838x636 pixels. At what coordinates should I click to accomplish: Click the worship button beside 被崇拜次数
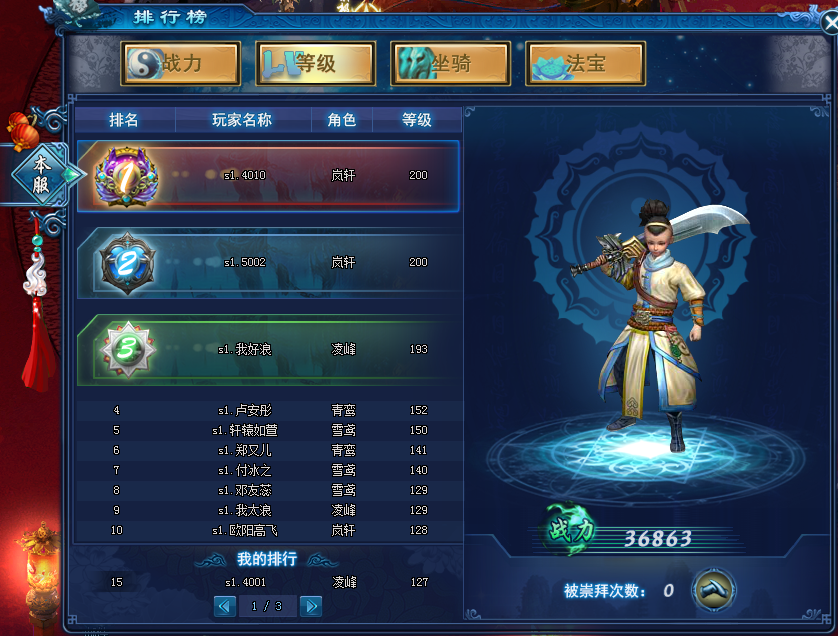[x=713, y=590]
